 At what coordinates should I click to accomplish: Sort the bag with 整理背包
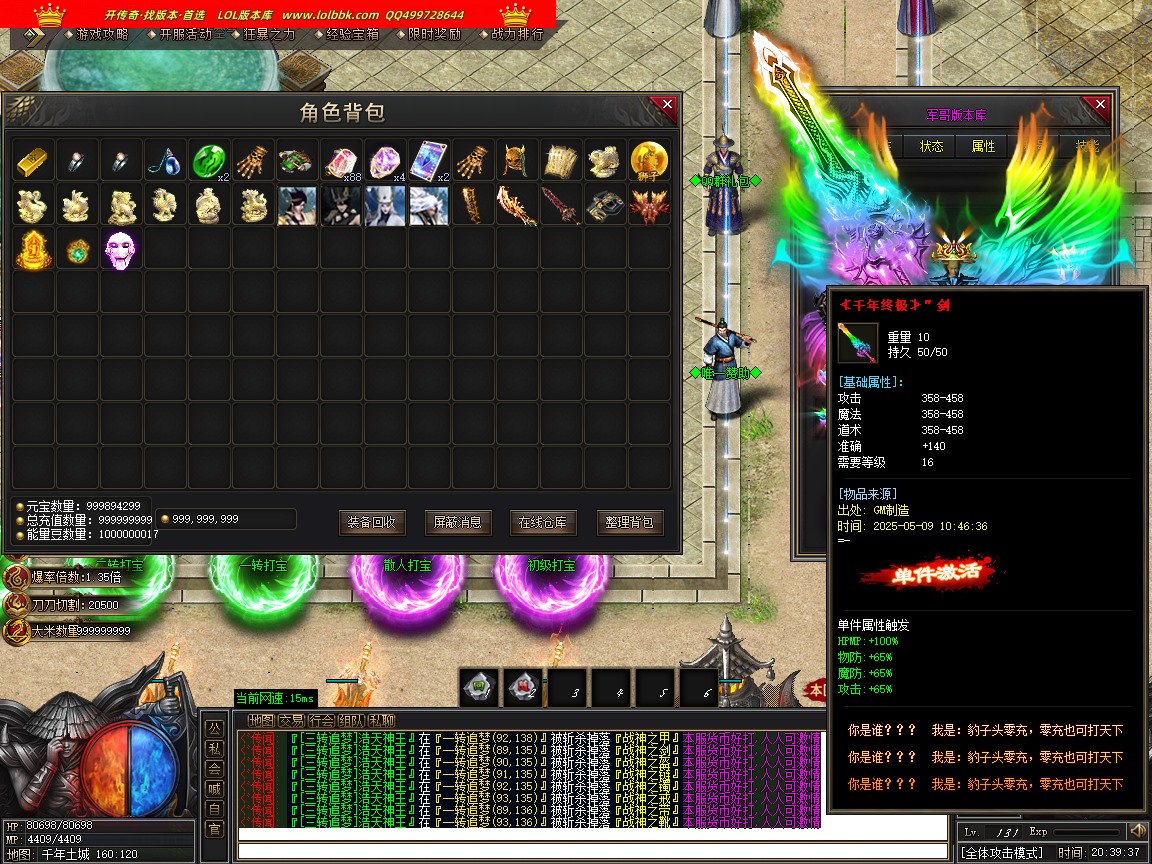click(630, 522)
